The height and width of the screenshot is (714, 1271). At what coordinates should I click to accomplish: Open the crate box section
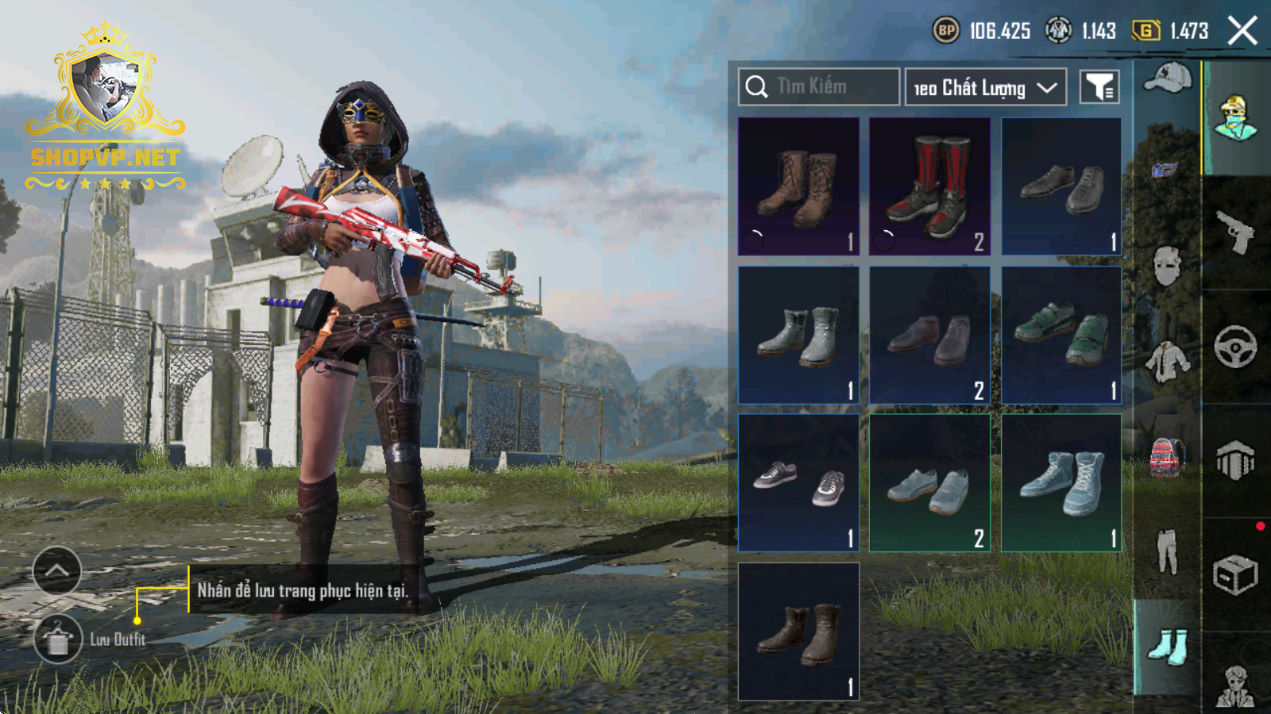(x=1235, y=575)
